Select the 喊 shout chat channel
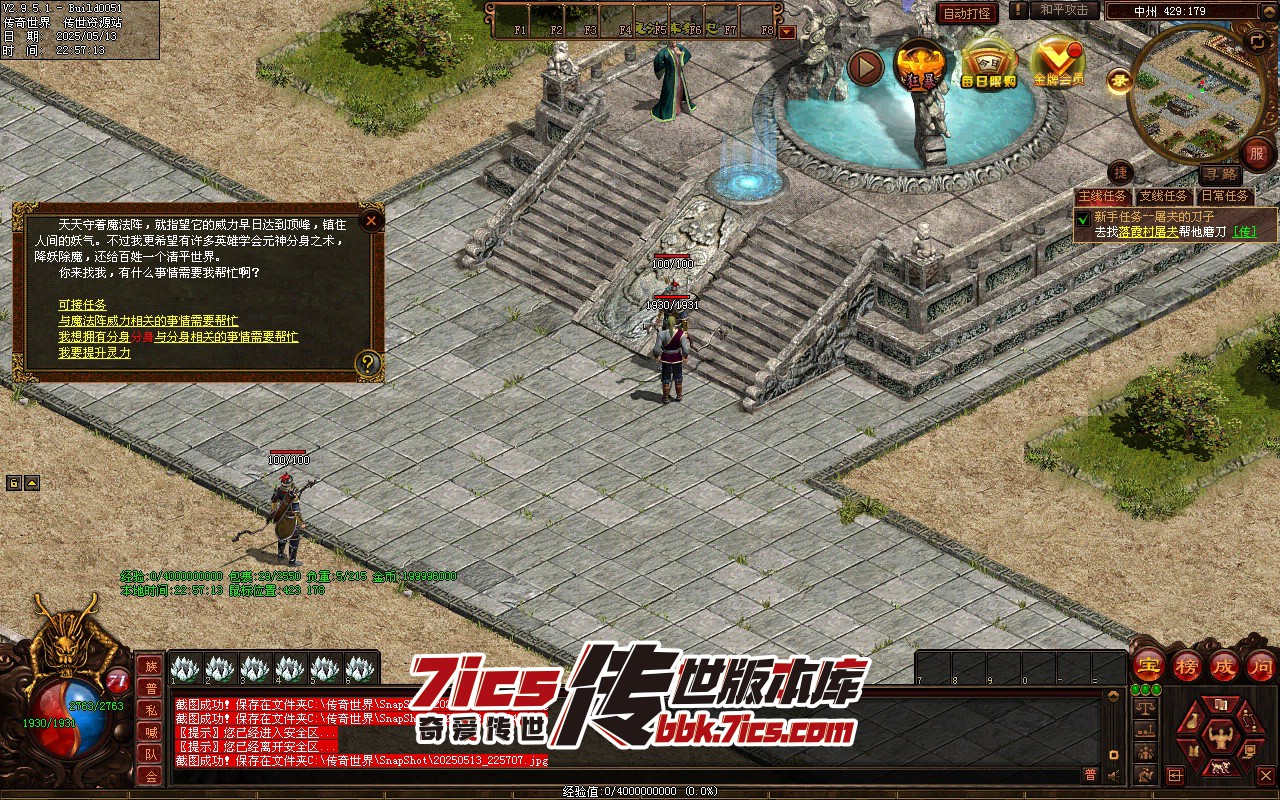1280x800 pixels. pos(151,732)
